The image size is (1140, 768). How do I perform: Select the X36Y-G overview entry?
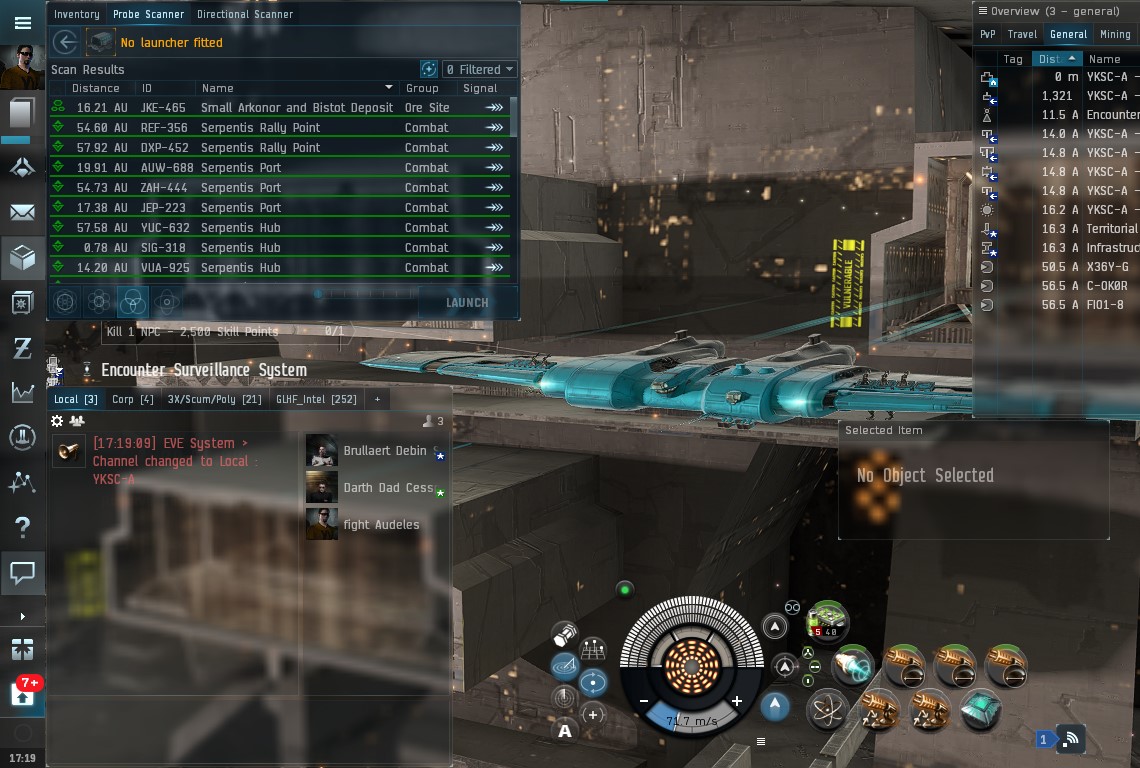pos(1107,267)
